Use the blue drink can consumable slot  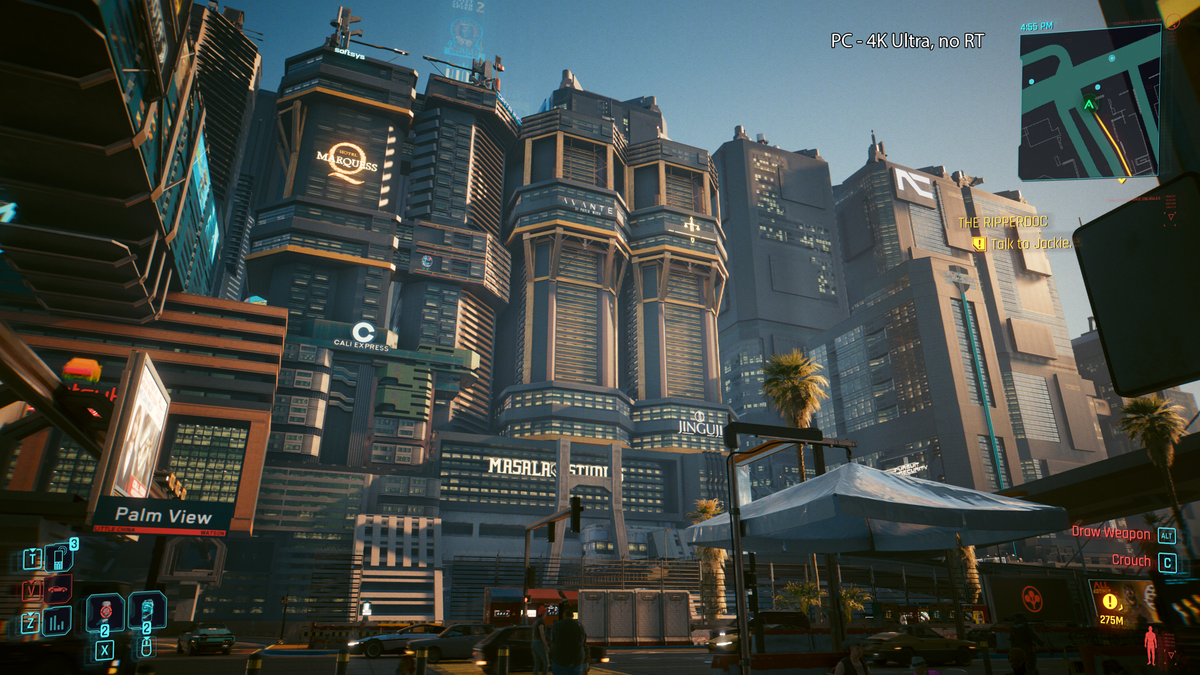pos(147,610)
